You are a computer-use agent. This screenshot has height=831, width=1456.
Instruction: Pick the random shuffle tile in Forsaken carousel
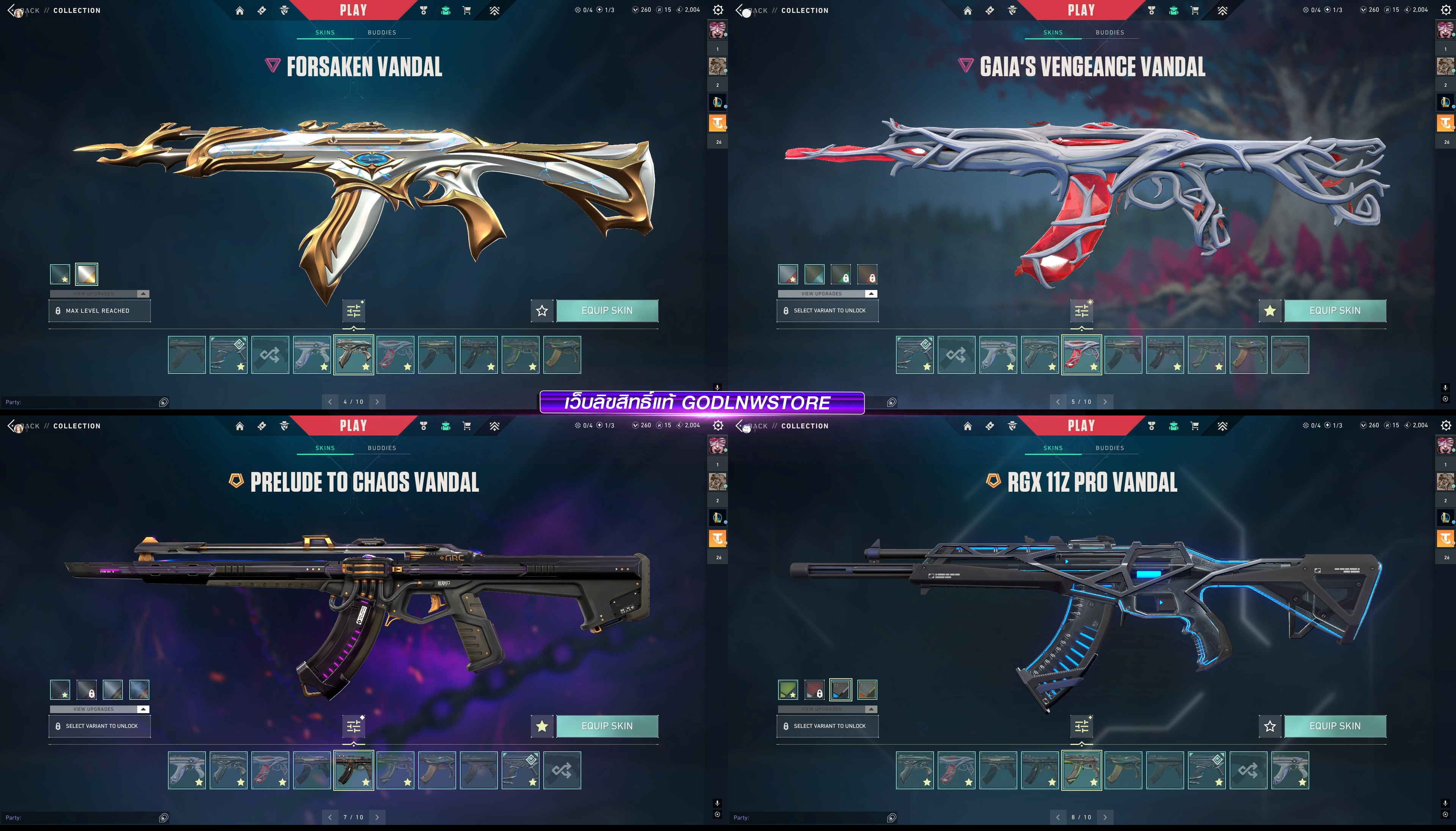pyautogui.click(x=270, y=355)
